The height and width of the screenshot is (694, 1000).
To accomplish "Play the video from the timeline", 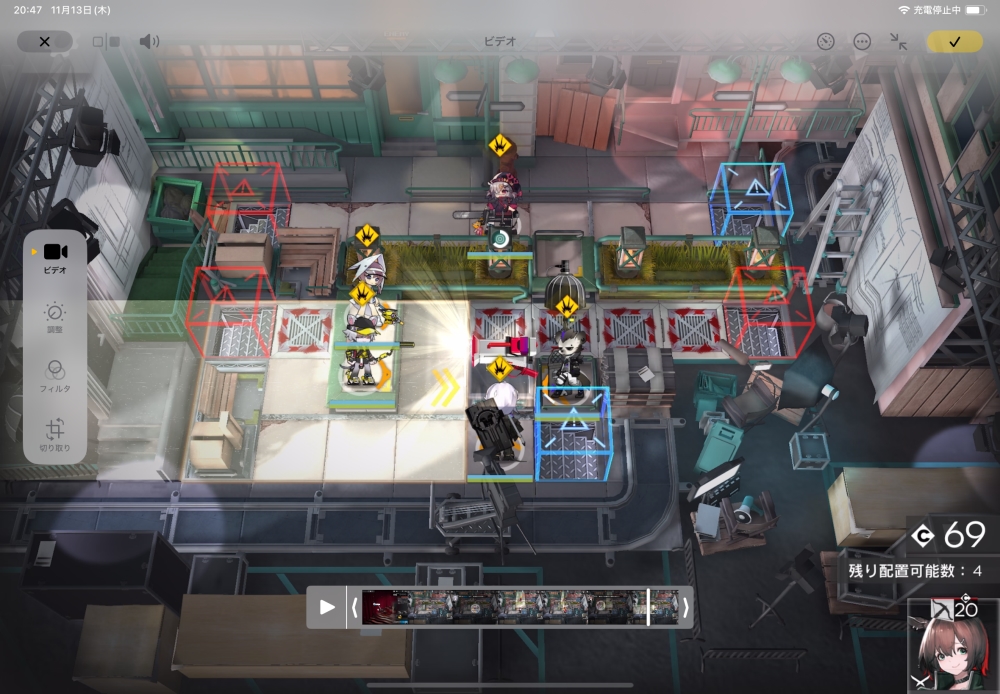I will 327,607.
